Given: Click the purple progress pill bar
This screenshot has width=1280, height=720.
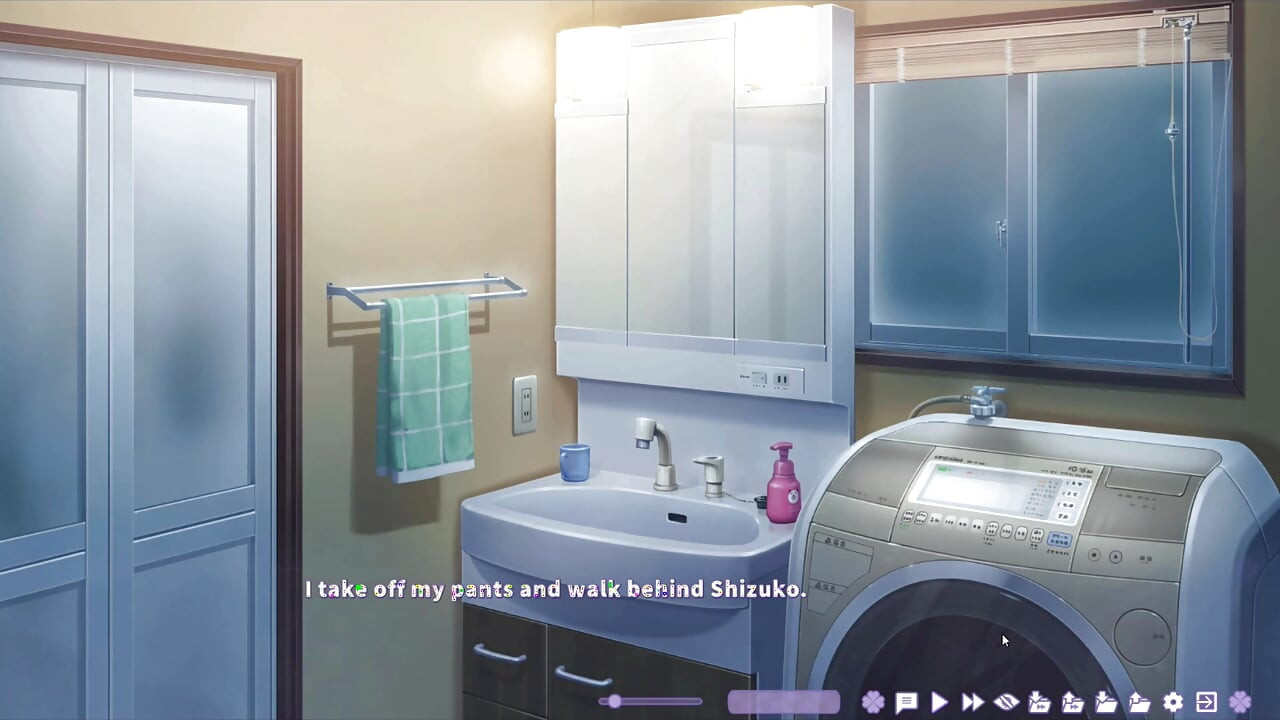Looking at the screenshot, I should click(784, 701).
